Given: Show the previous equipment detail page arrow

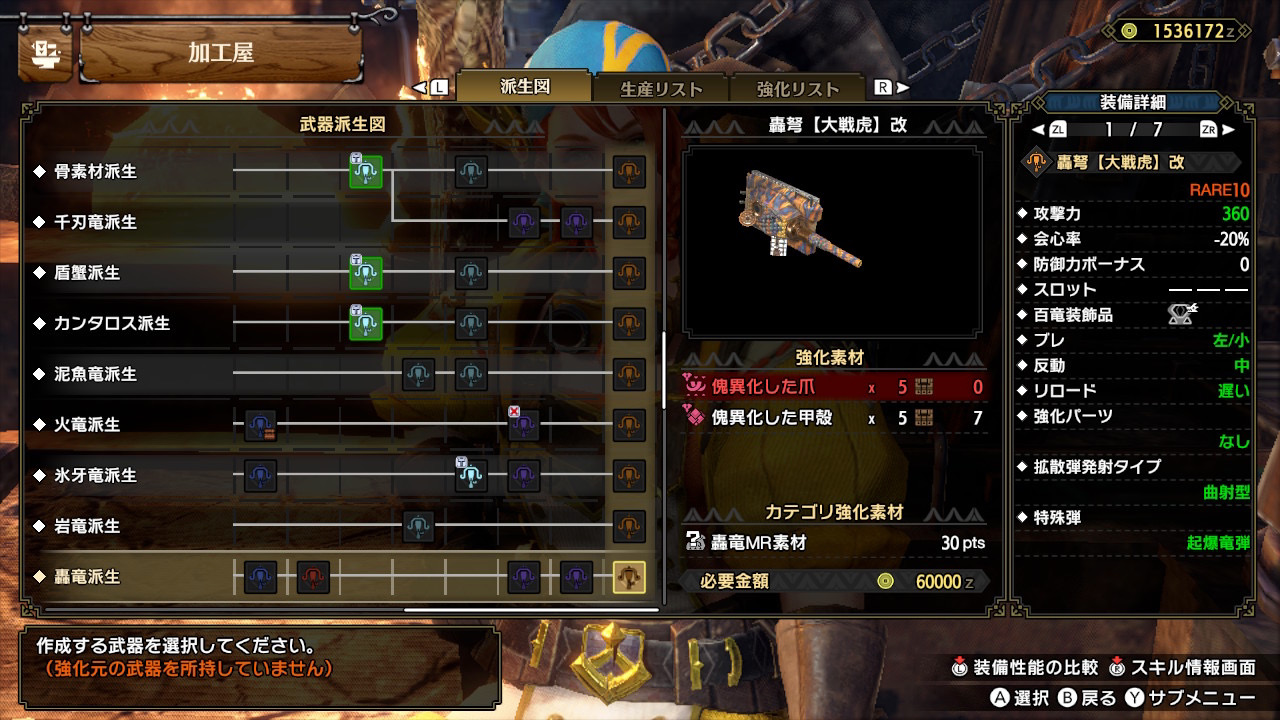Looking at the screenshot, I should [1037, 129].
